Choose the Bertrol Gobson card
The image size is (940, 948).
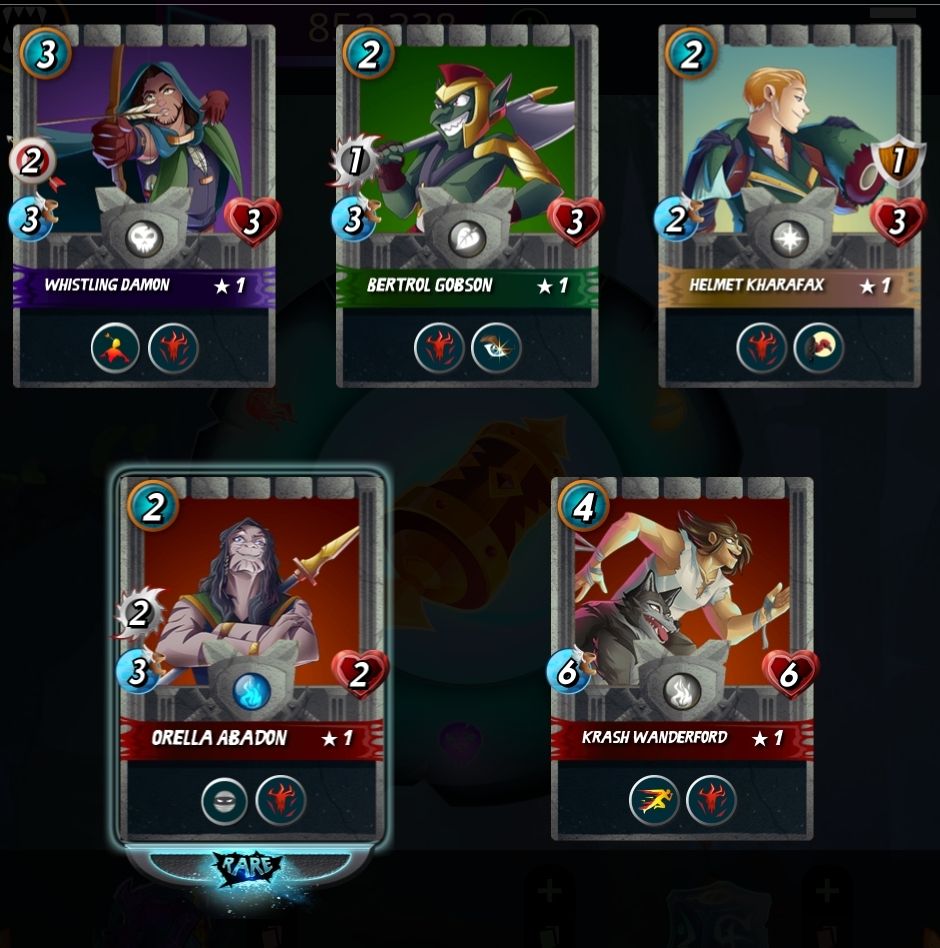467,150
